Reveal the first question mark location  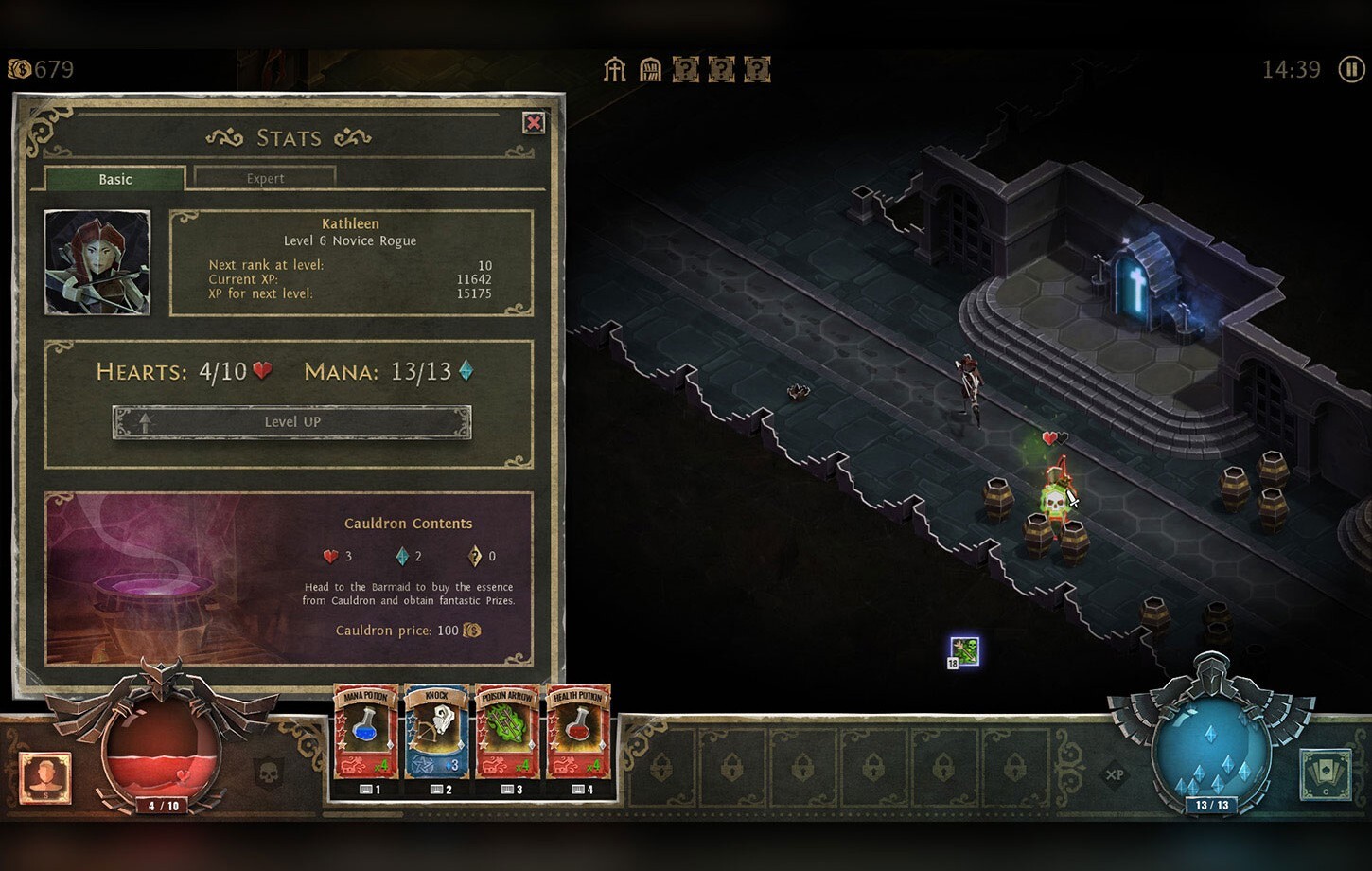686,68
